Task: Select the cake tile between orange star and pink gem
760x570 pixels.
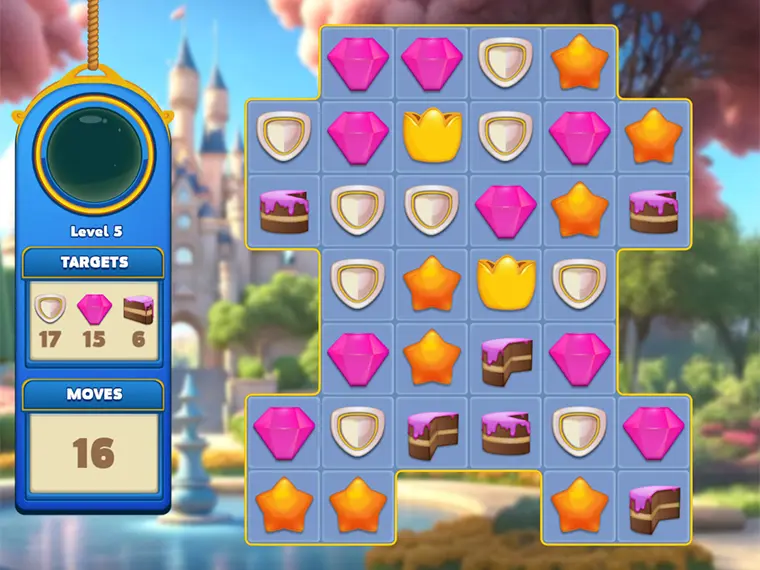Action: coord(506,359)
